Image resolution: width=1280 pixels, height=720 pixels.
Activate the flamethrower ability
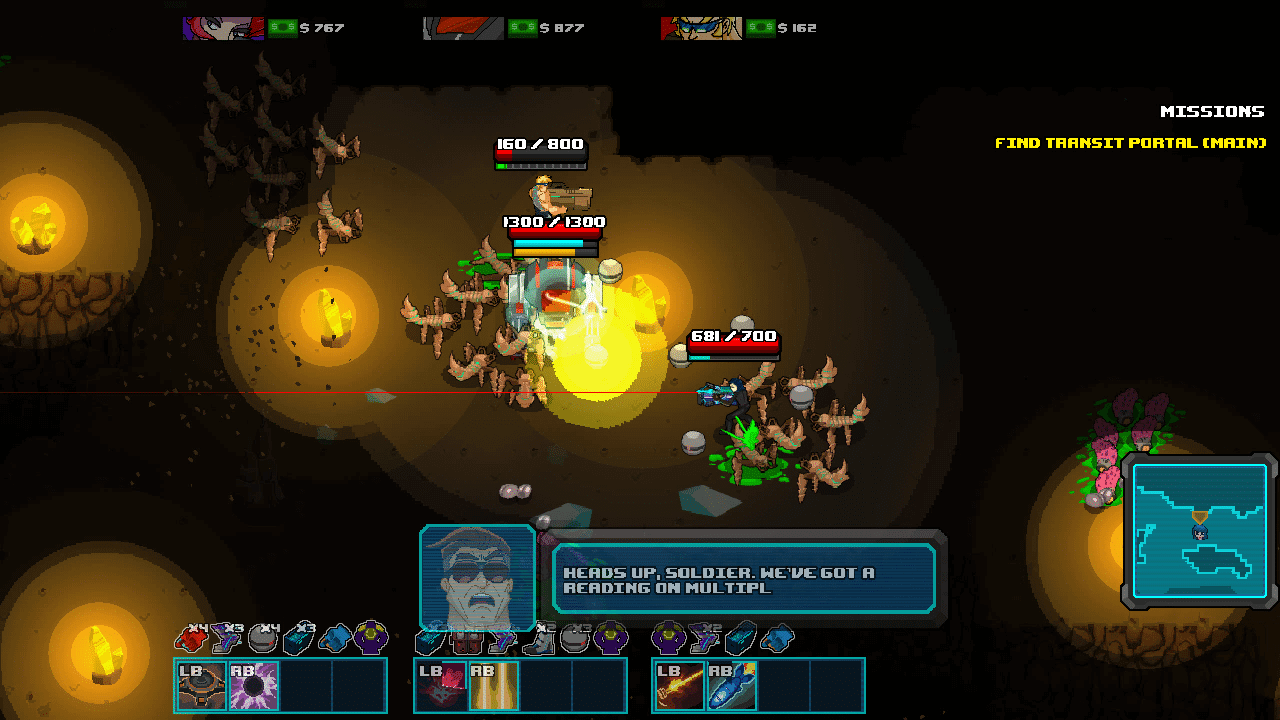[680, 686]
